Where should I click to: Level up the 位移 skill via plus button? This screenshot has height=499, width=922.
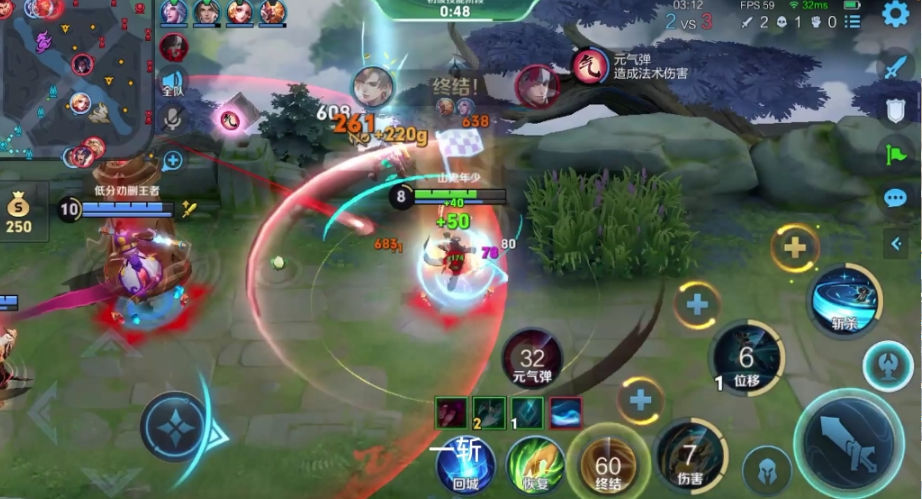pyautogui.click(x=697, y=305)
